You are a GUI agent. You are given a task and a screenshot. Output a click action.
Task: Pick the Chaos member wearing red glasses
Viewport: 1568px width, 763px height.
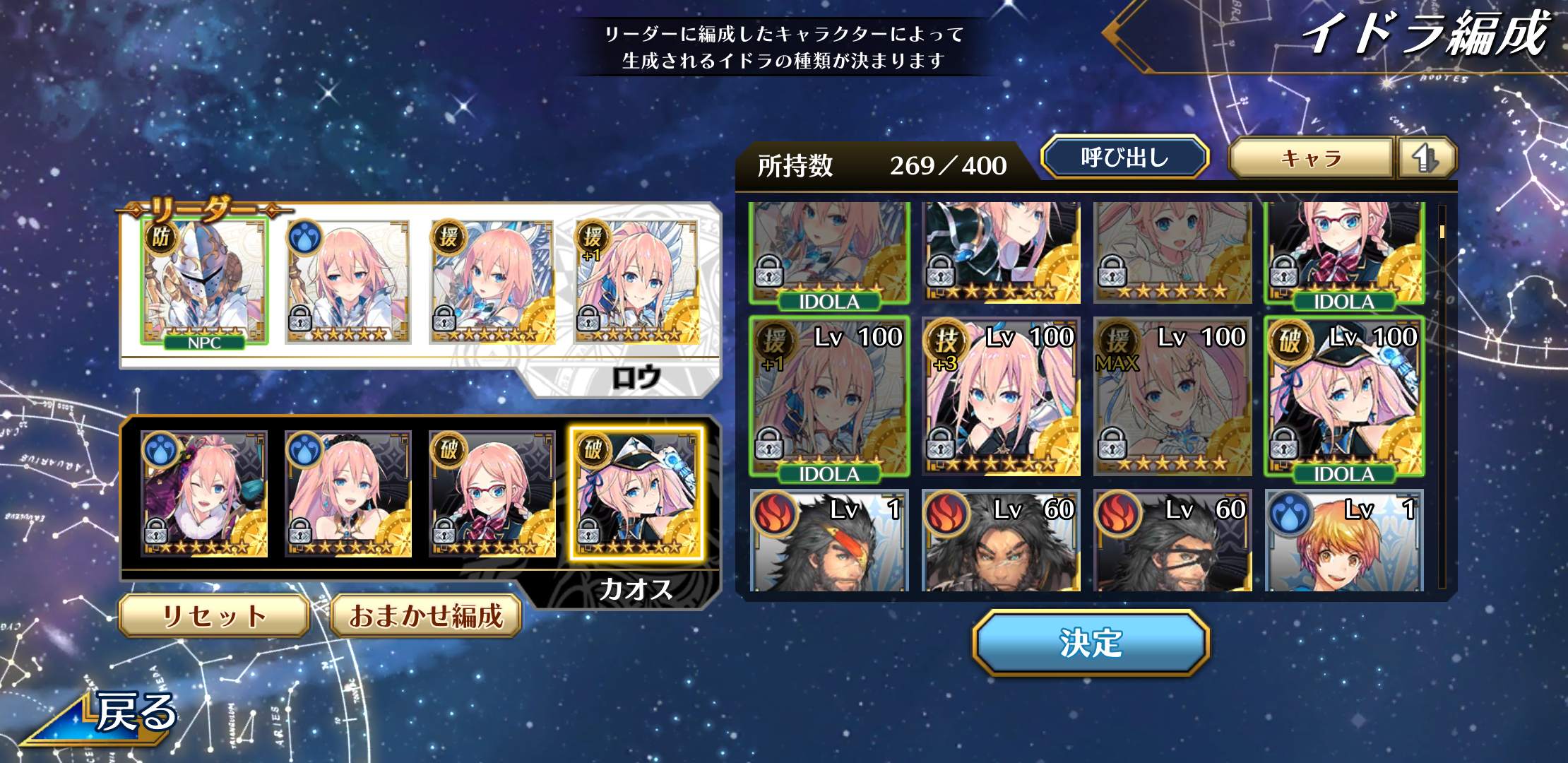pos(492,495)
